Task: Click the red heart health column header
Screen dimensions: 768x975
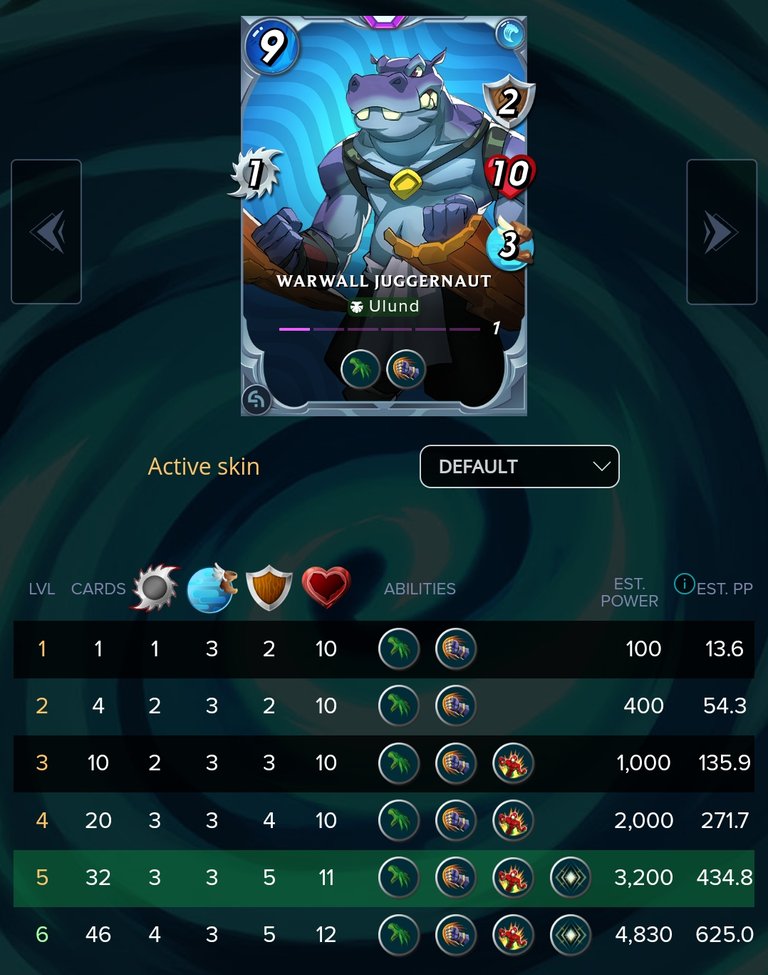Action: [326, 588]
